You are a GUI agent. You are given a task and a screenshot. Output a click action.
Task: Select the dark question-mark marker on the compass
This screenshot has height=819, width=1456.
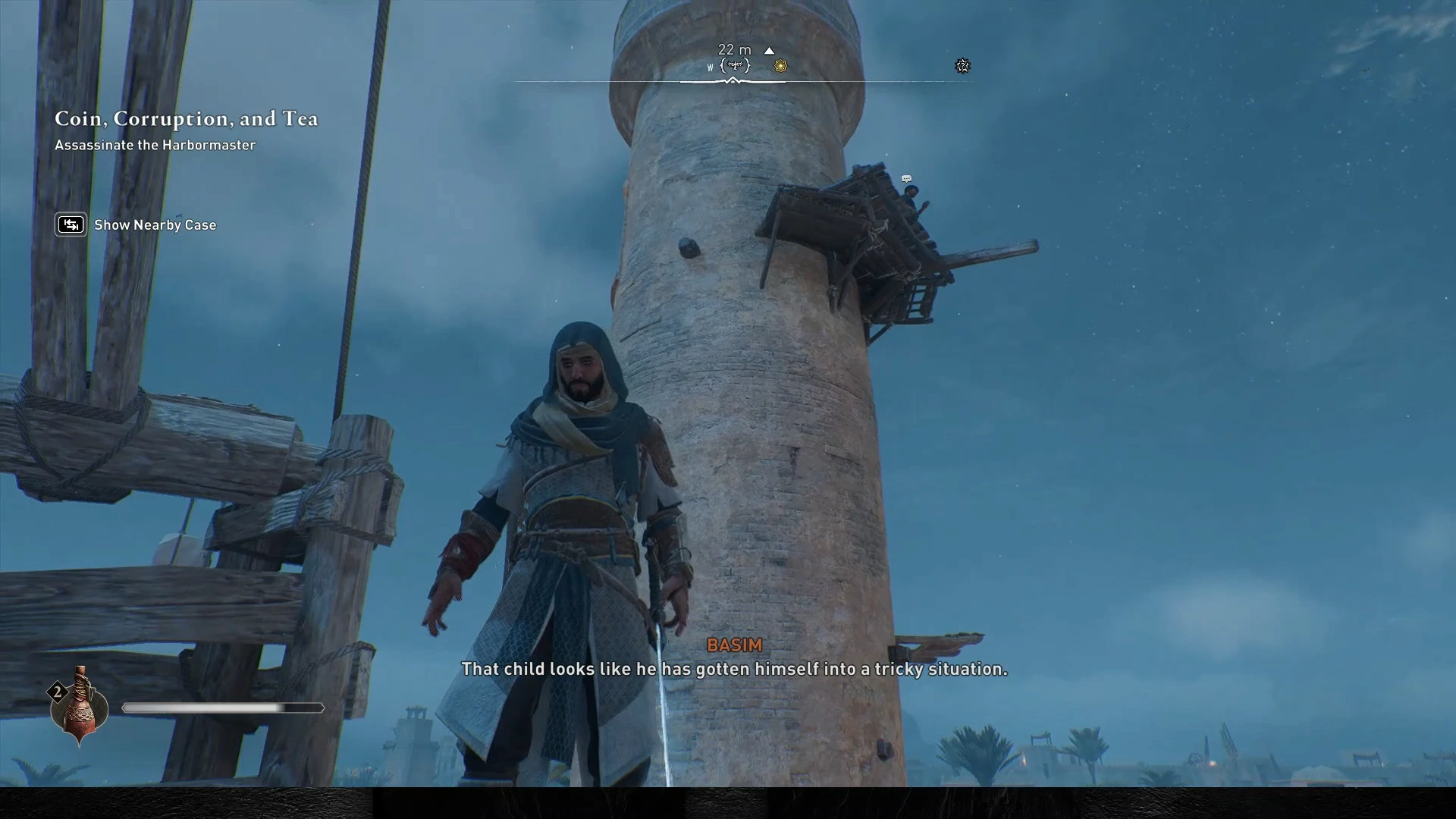point(962,66)
